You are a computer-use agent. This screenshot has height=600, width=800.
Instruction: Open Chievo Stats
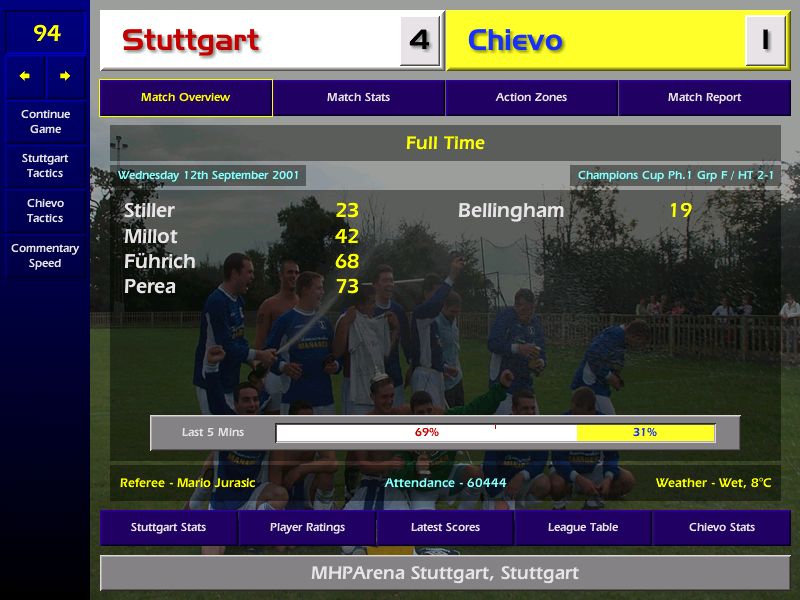coord(721,527)
